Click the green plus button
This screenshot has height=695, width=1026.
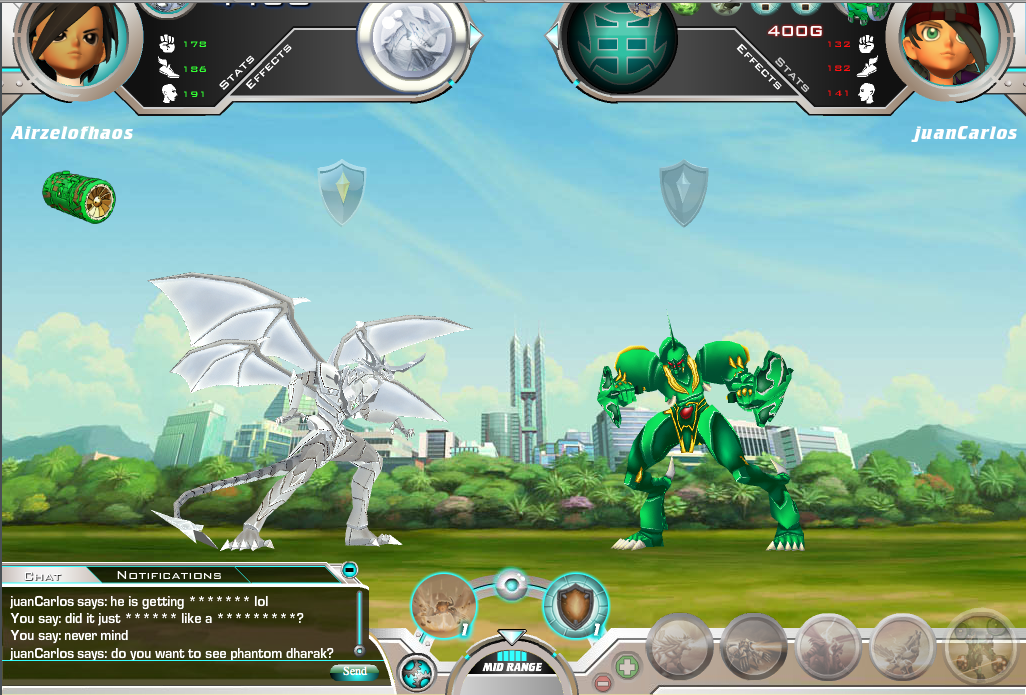pos(627,664)
